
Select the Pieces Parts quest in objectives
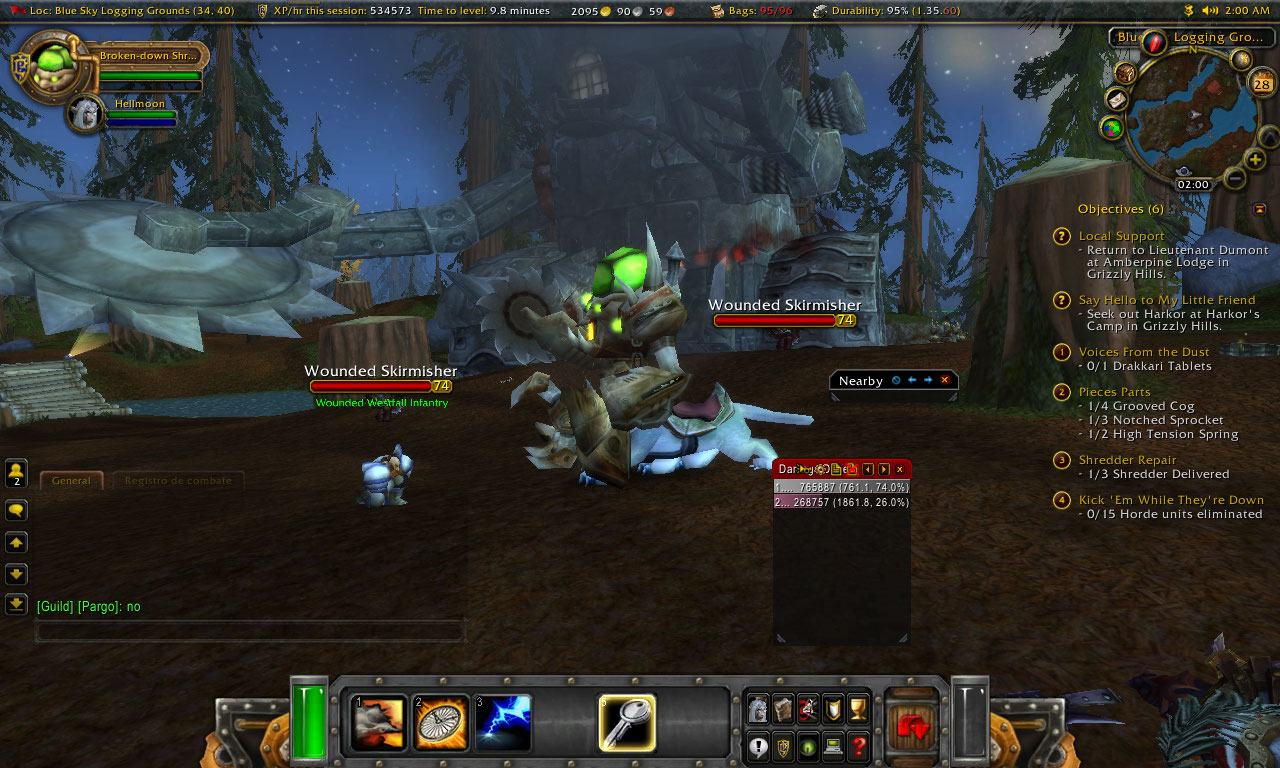(1114, 392)
